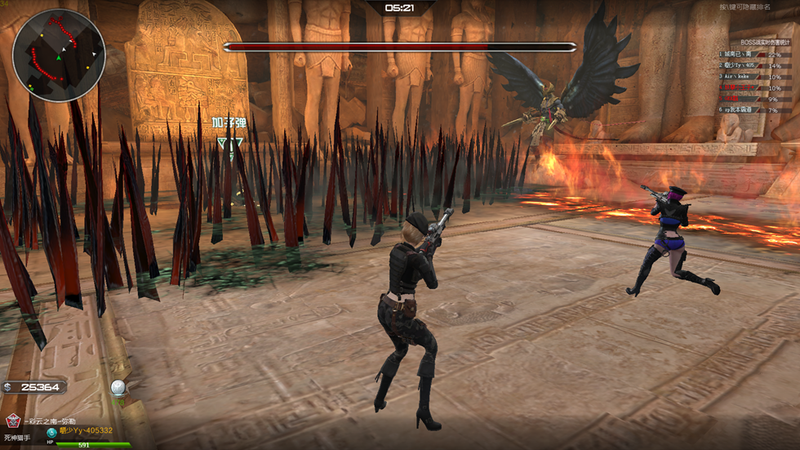Click the circular minimap
This screenshot has height=450, width=800.
pyautogui.click(x=59, y=56)
